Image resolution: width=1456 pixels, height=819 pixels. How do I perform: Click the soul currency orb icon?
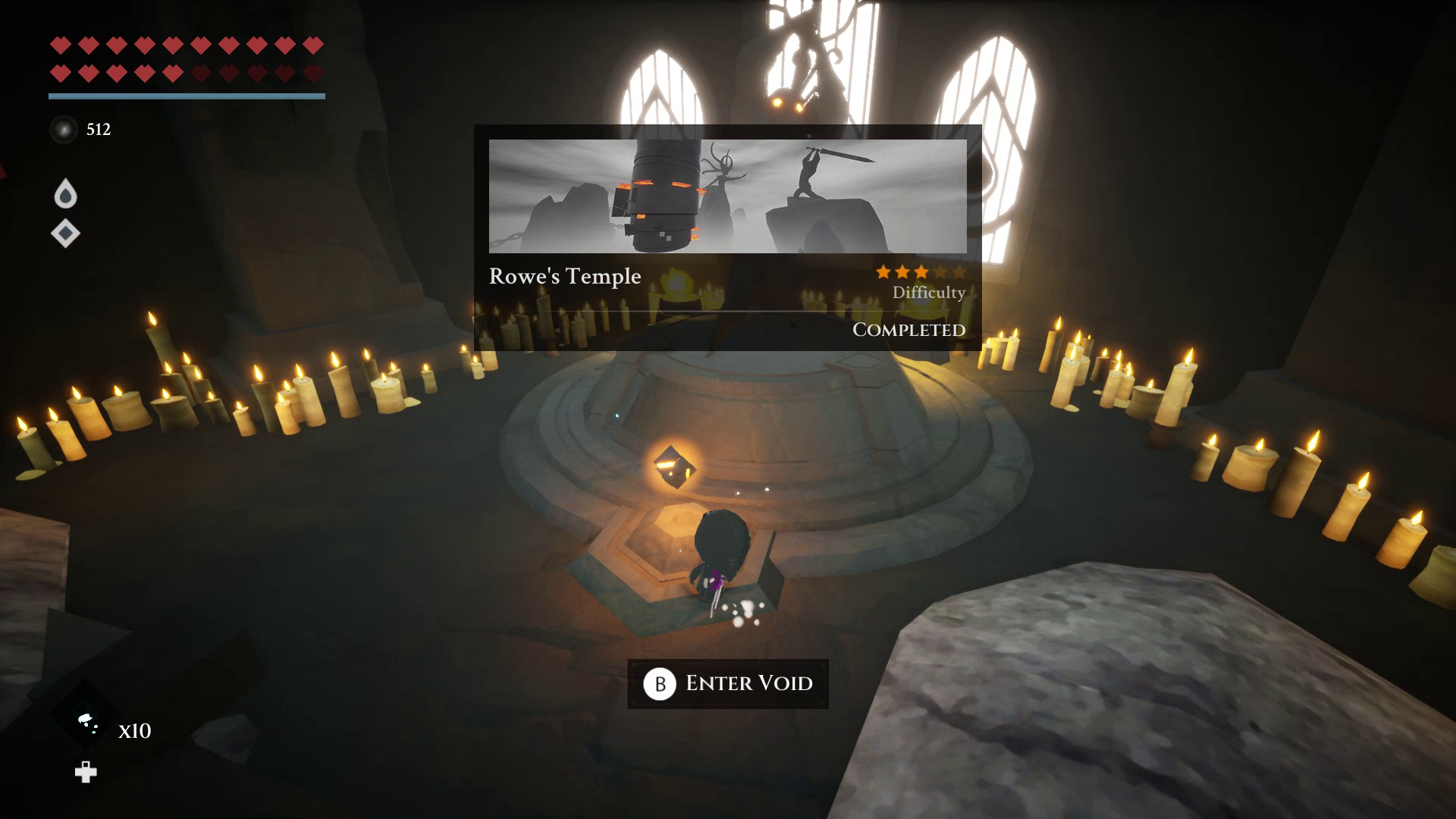[64, 130]
